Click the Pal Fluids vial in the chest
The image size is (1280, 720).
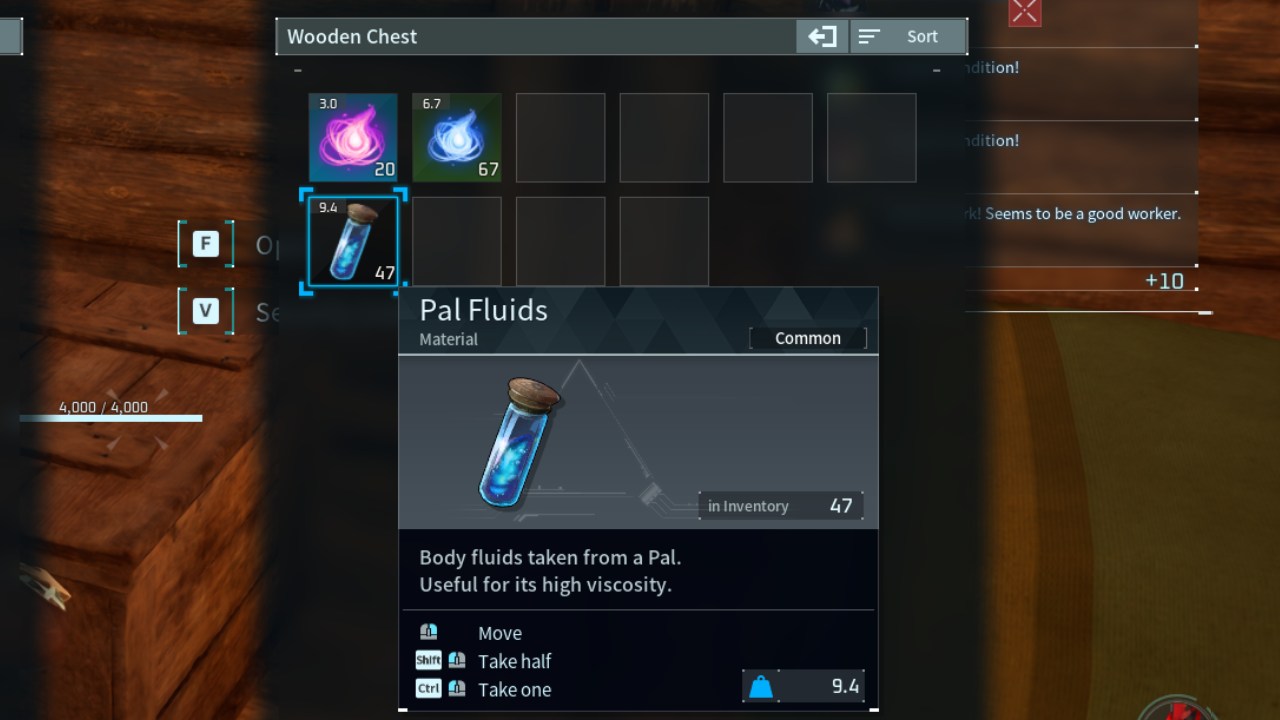pyautogui.click(x=352, y=240)
